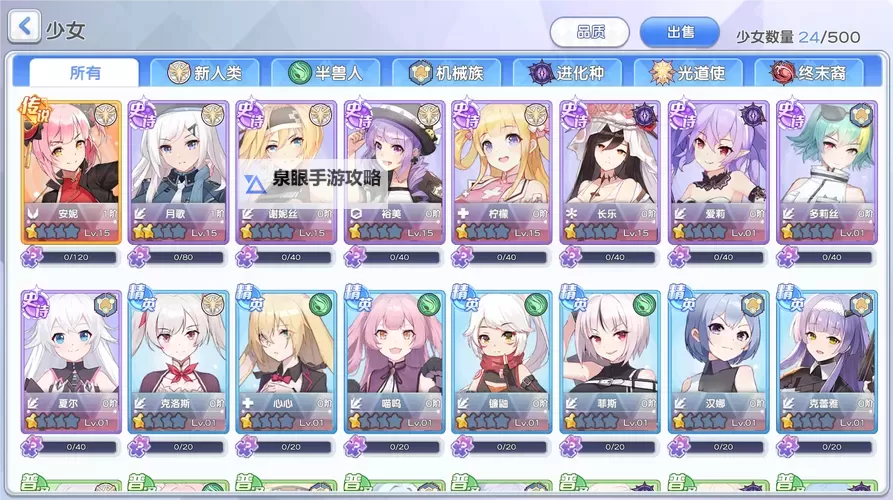893x500 pixels.
Task: Select the 机械族 tab
Action: [x=446, y=73]
